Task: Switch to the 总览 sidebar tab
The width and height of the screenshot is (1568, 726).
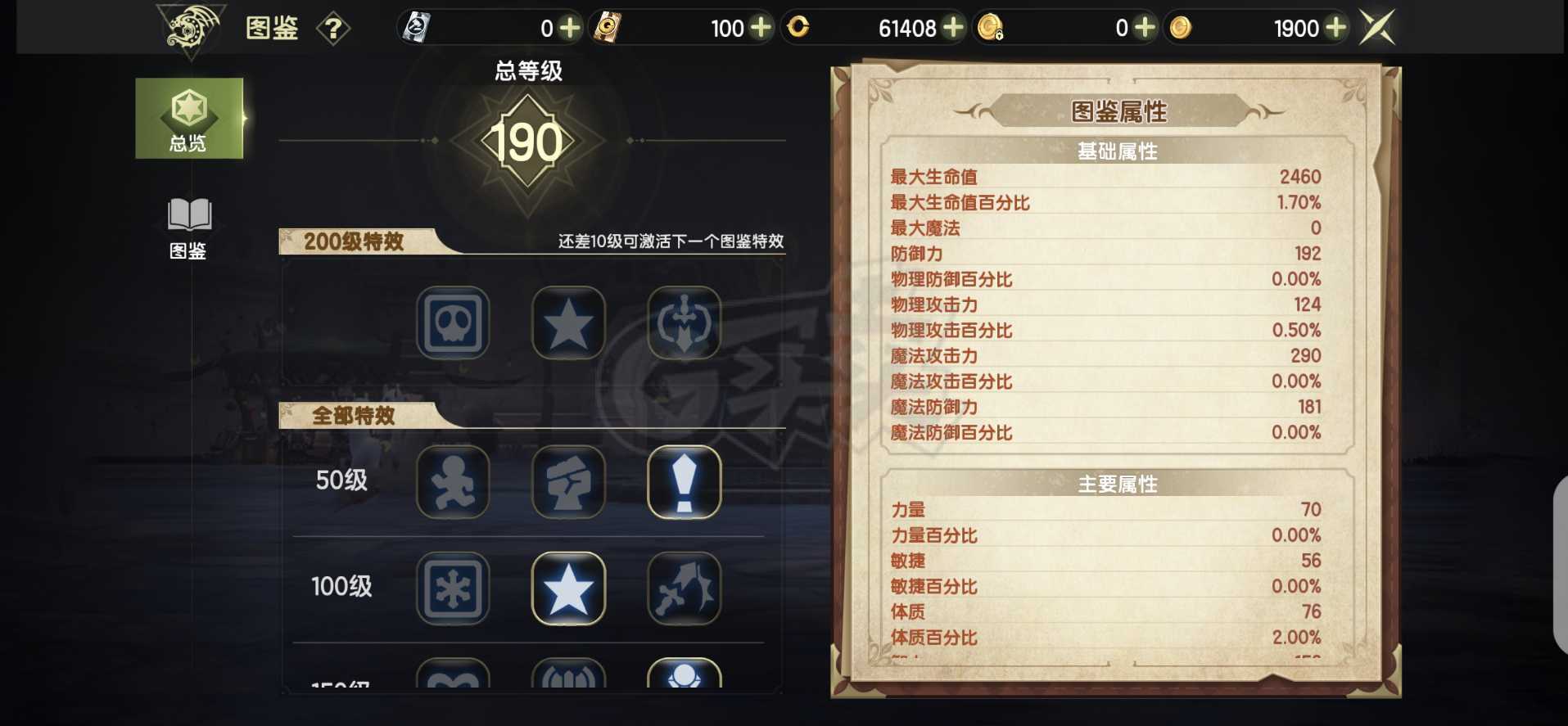Action: [x=189, y=117]
